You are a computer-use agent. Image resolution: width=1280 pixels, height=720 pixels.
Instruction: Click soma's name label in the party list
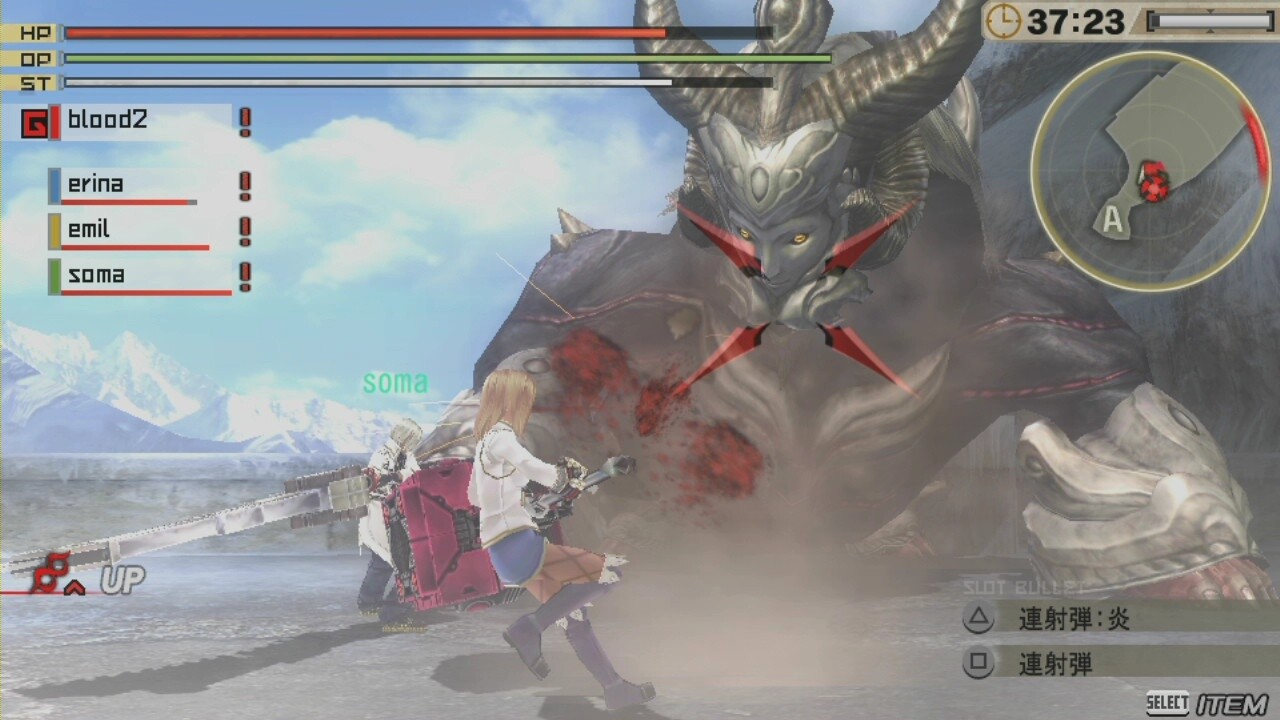point(97,275)
